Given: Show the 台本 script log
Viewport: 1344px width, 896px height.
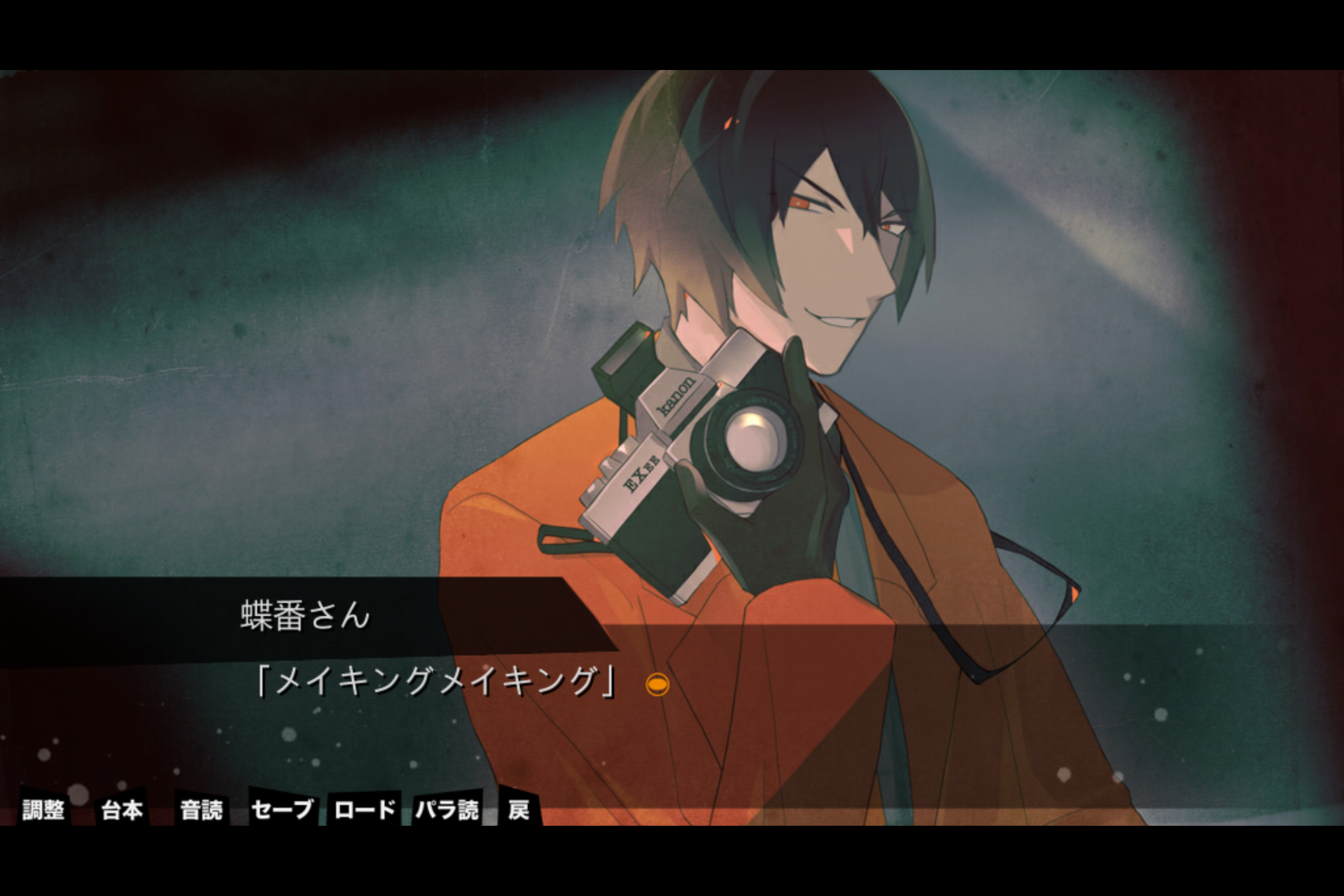Looking at the screenshot, I should (122, 808).
